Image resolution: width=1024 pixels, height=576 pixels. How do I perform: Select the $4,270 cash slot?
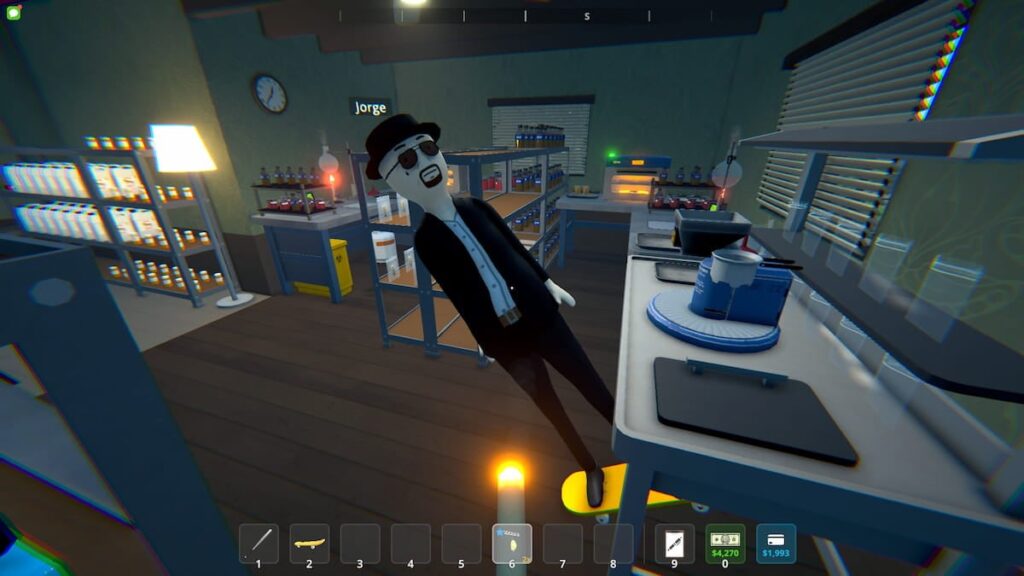725,543
